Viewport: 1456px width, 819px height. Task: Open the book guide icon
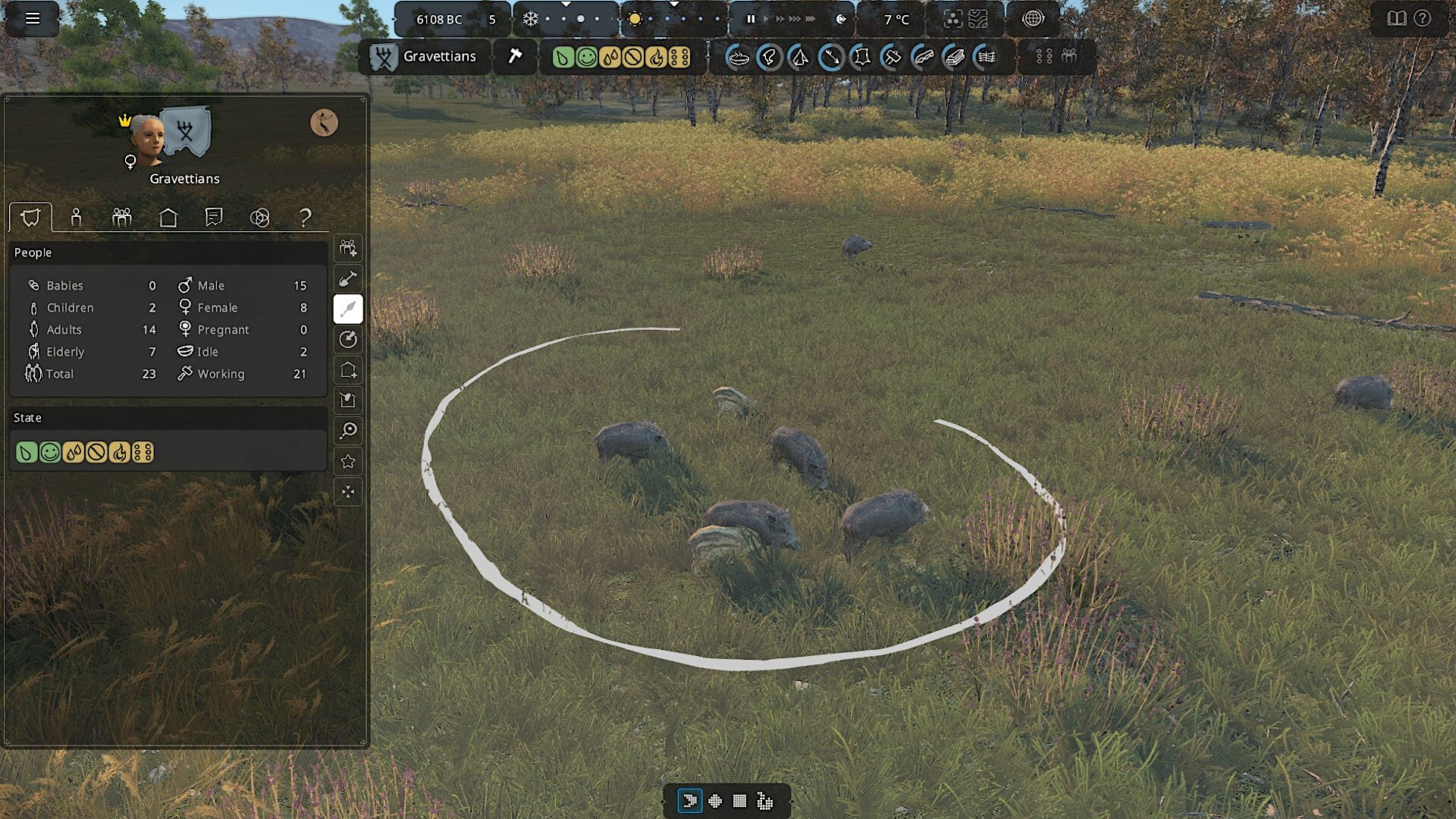[x=1396, y=19]
